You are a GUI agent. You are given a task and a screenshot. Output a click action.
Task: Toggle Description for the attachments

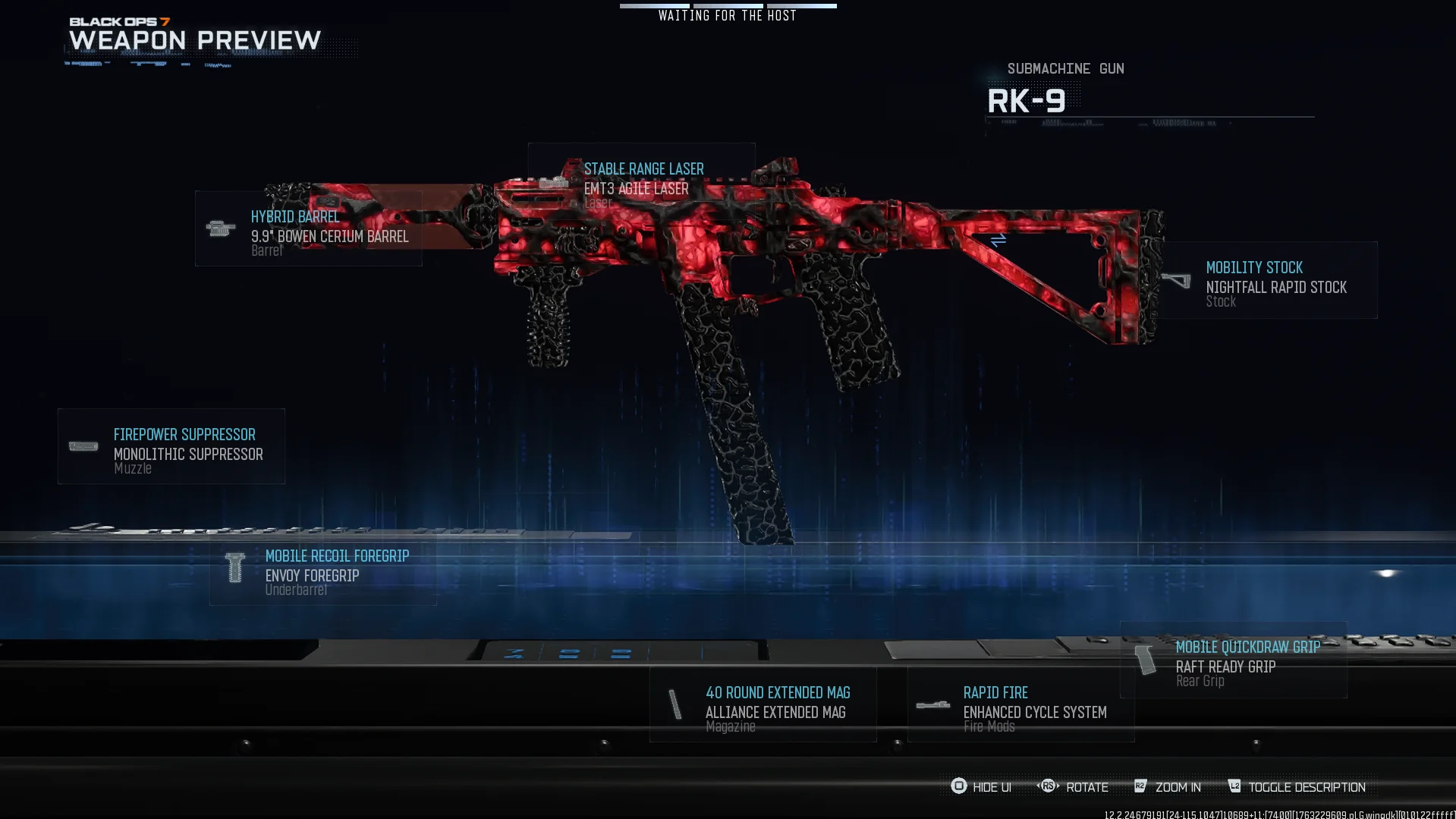1297,787
